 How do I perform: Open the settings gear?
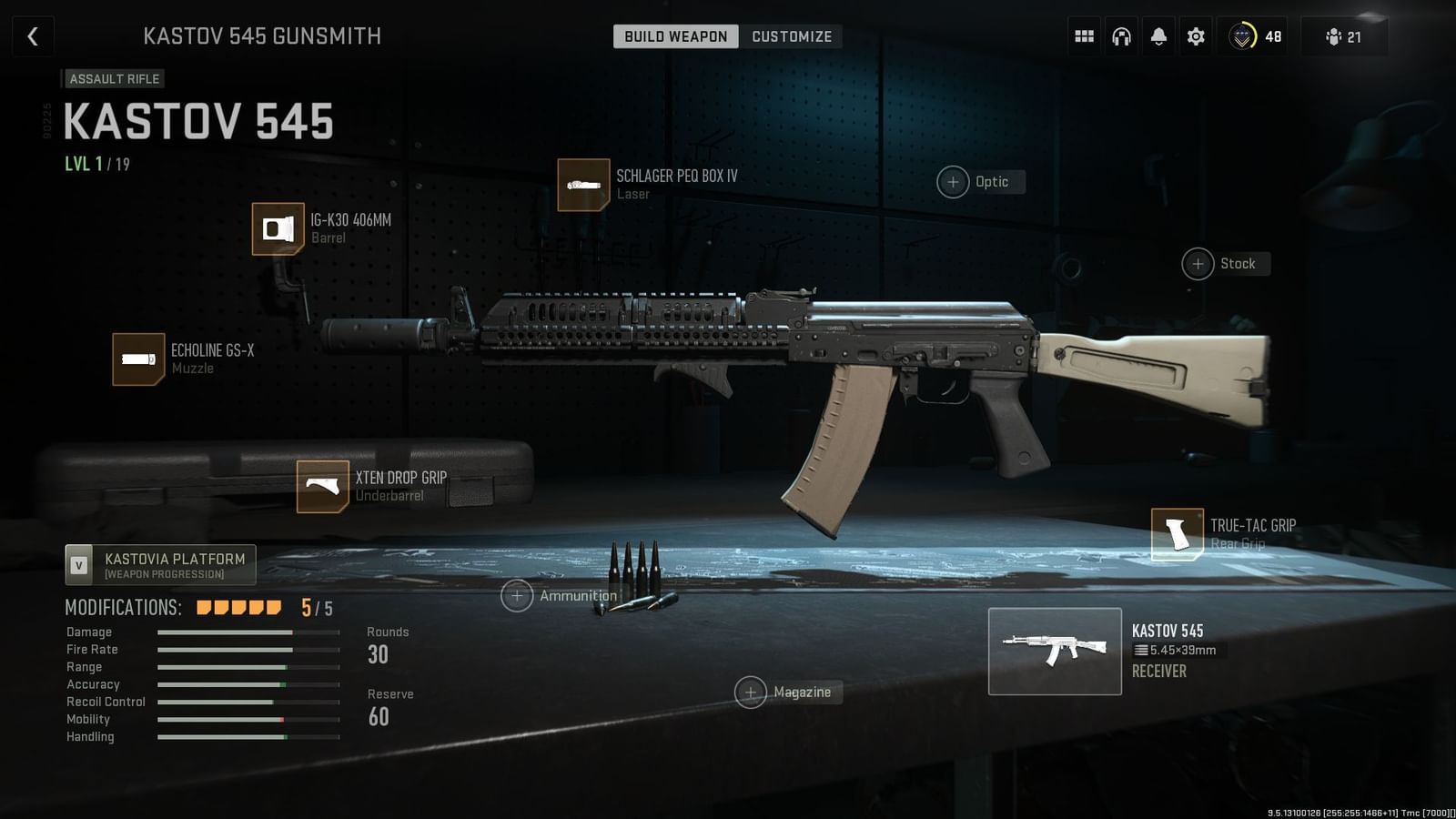(1195, 35)
